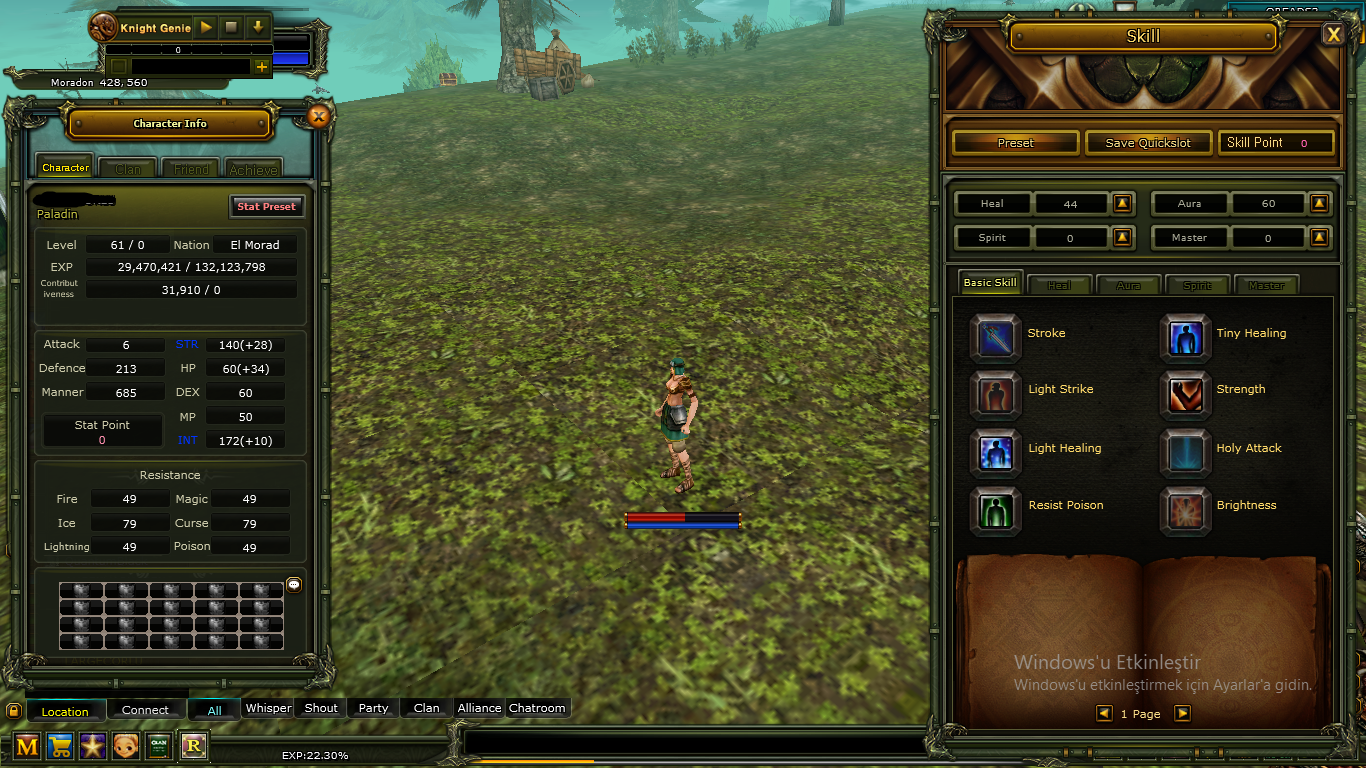Open the Party chat channel
Viewport: 1366px width, 768px height.
(373, 708)
